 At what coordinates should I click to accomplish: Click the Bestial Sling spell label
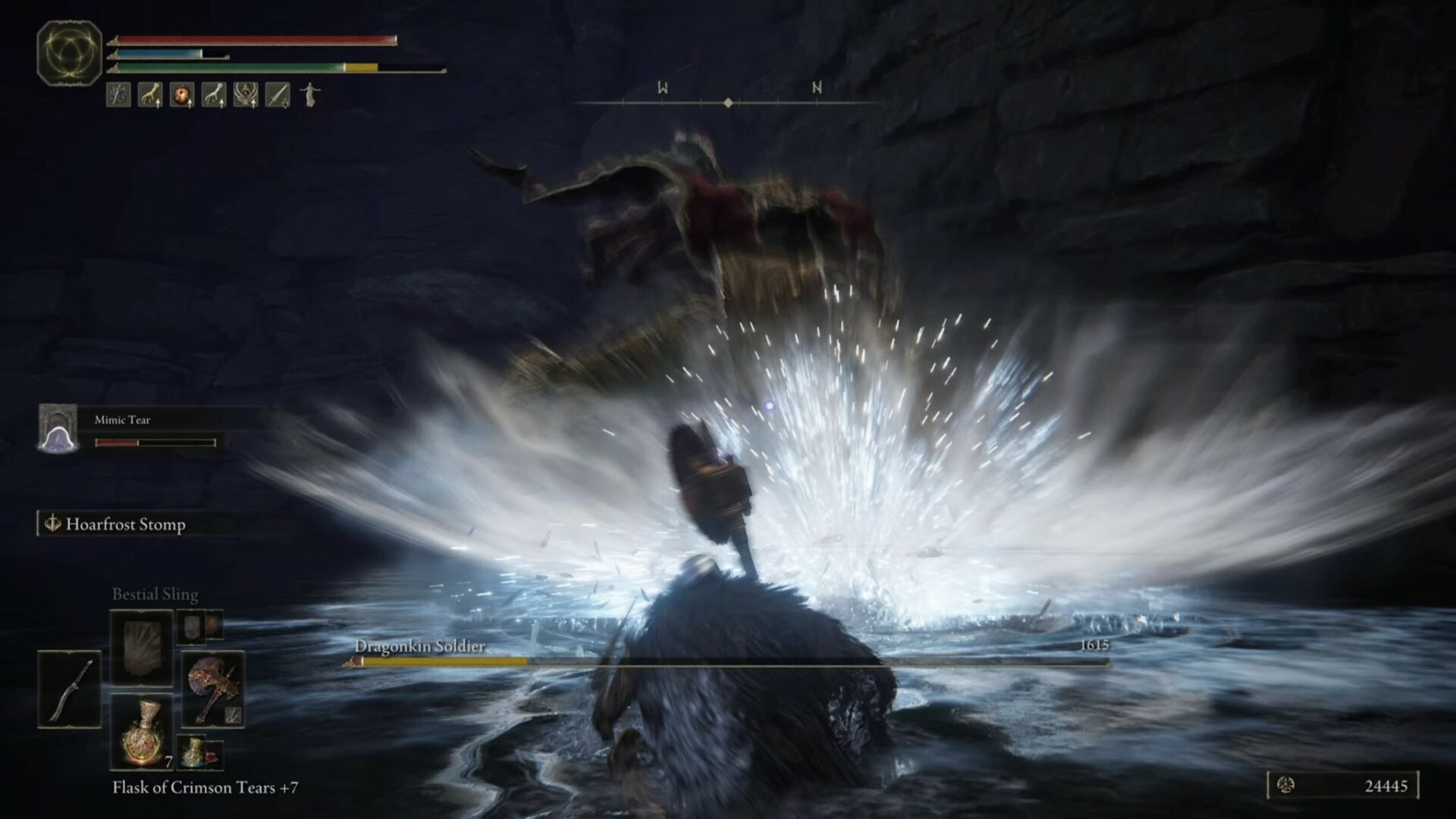(154, 595)
